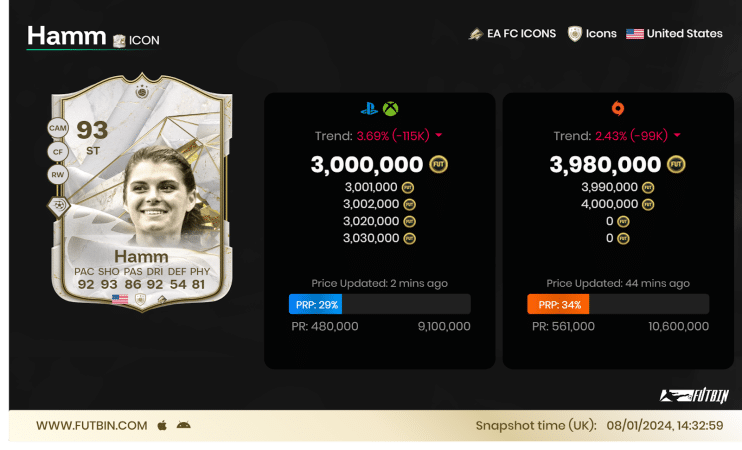
Task: Click the PlayStation platform icon
Action: (369, 109)
